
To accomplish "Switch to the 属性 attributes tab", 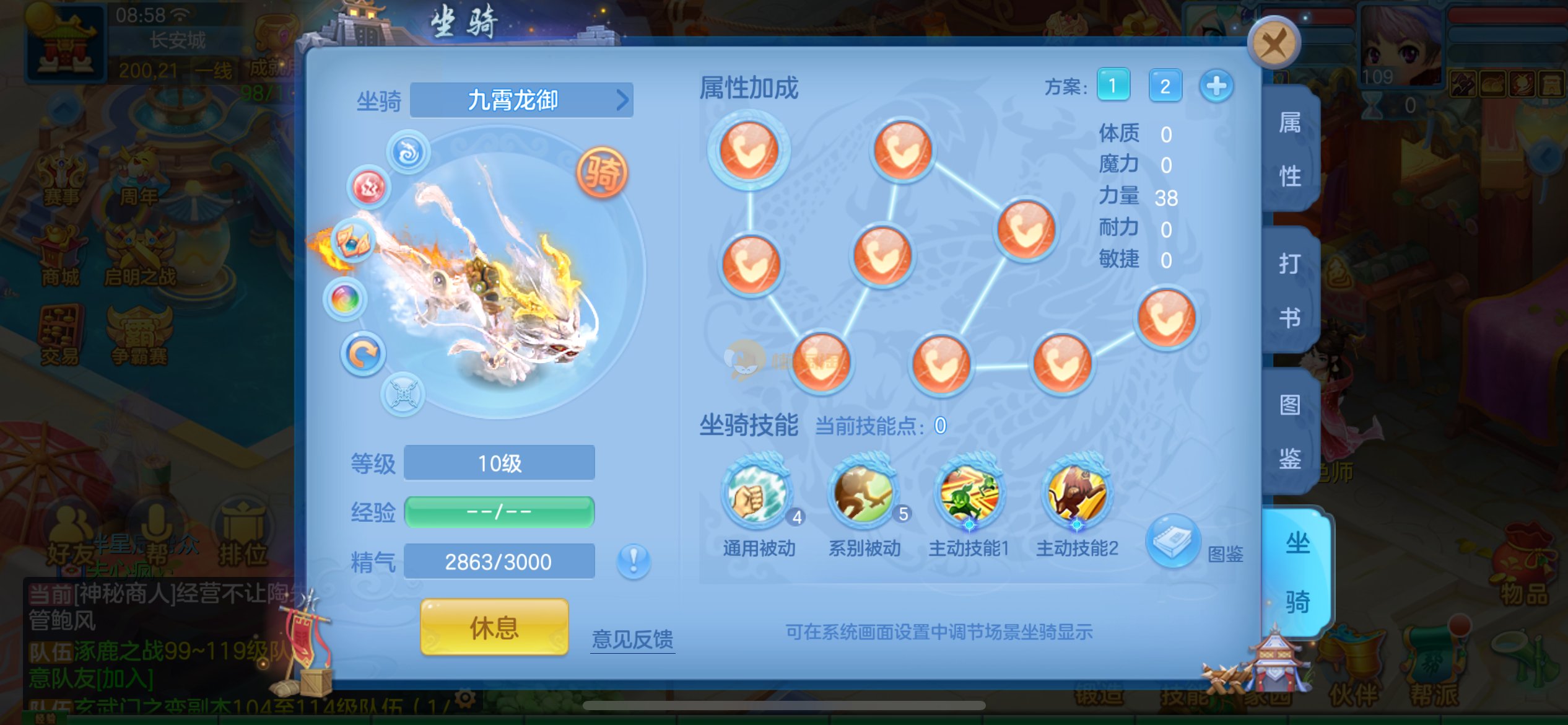I will (x=1290, y=149).
